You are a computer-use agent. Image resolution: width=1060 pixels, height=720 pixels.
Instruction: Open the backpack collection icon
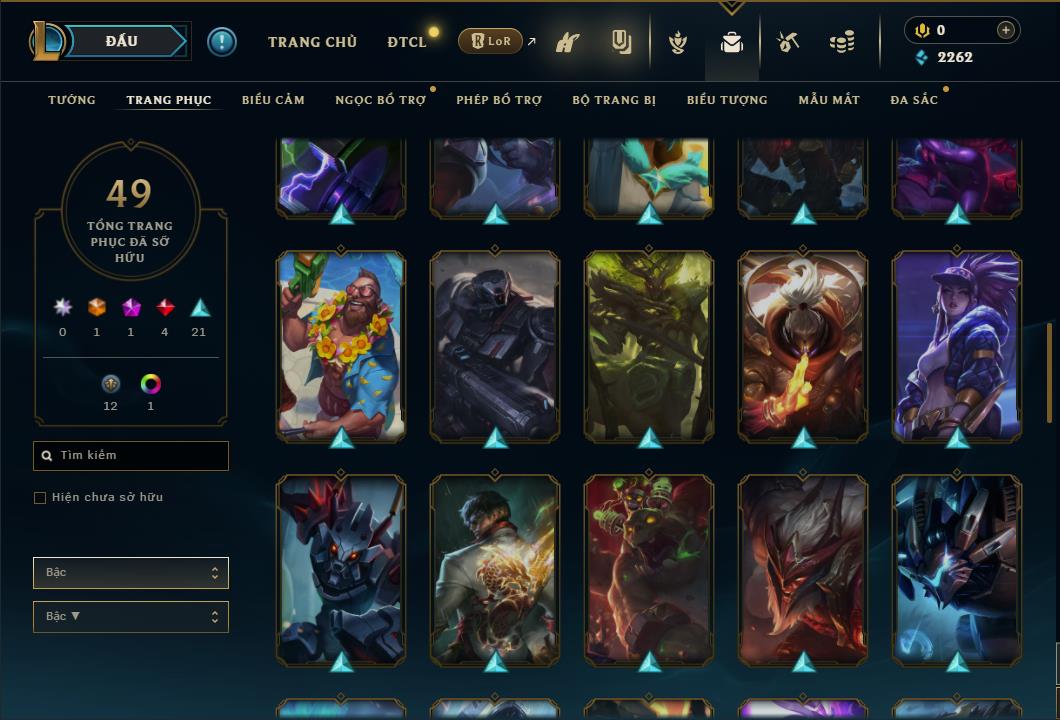[732, 43]
